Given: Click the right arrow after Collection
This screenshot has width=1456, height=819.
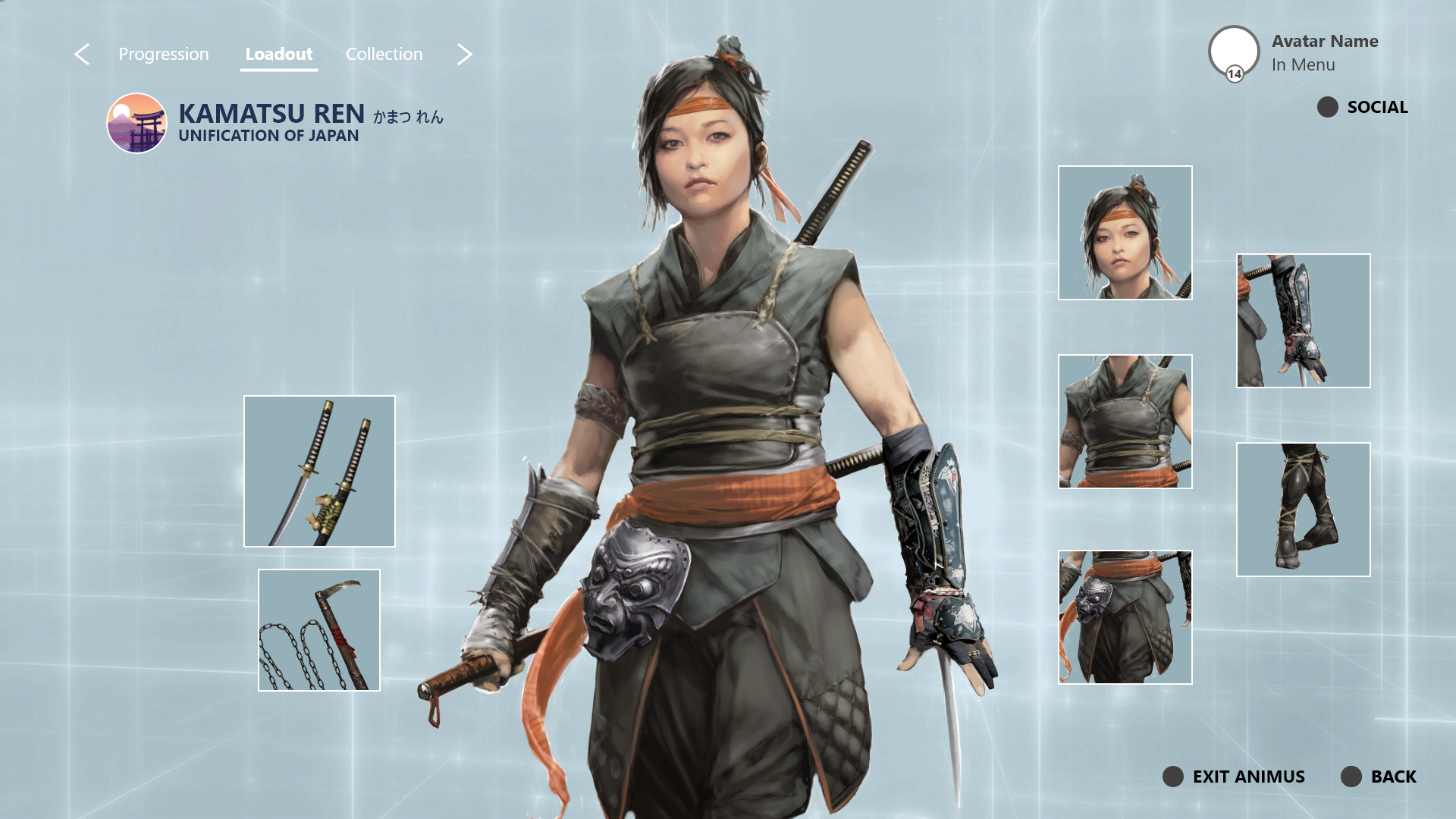Looking at the screenshot, I should 465,55.
